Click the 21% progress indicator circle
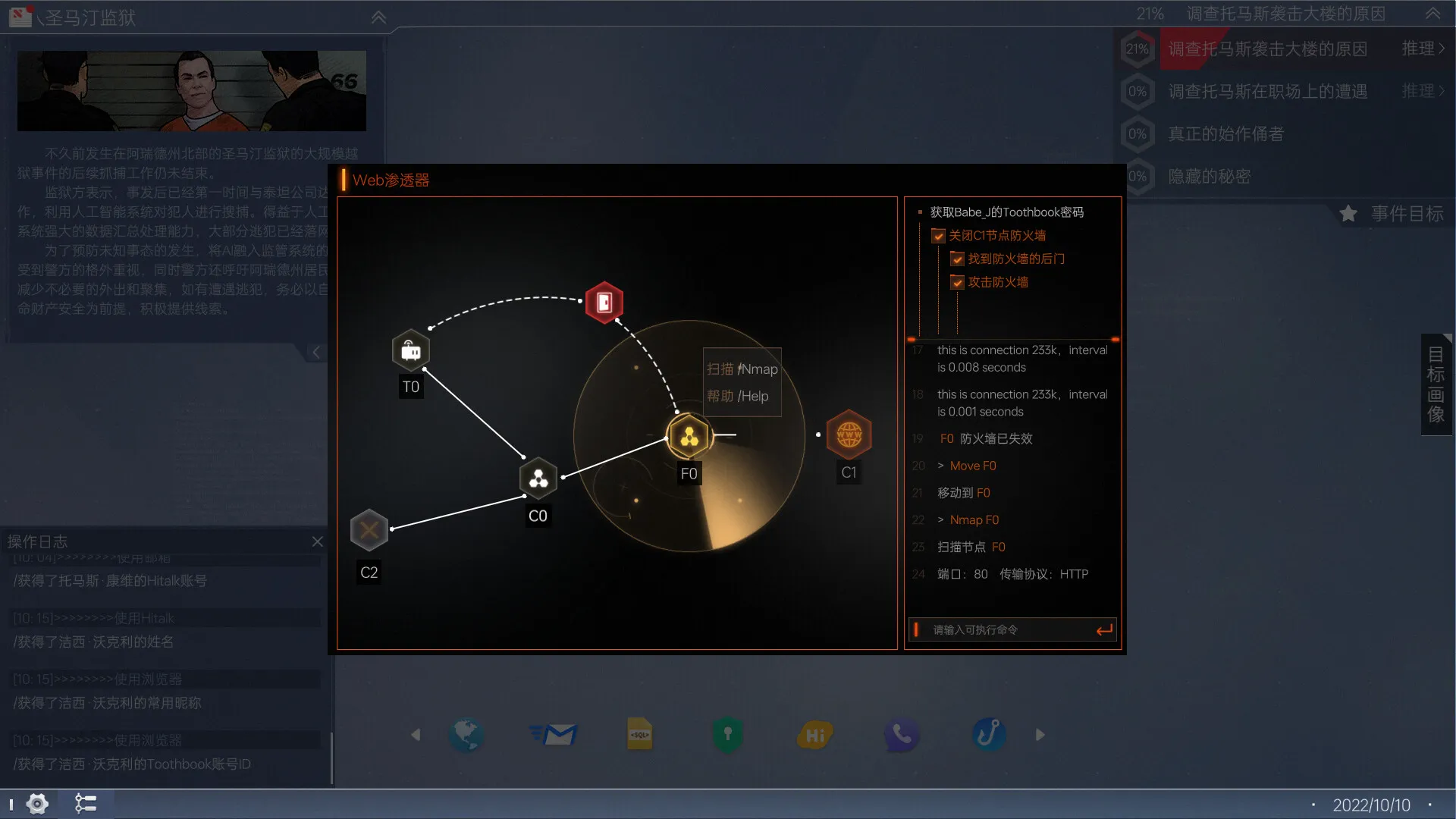The image size is (1456, 819). point(1137,49)
